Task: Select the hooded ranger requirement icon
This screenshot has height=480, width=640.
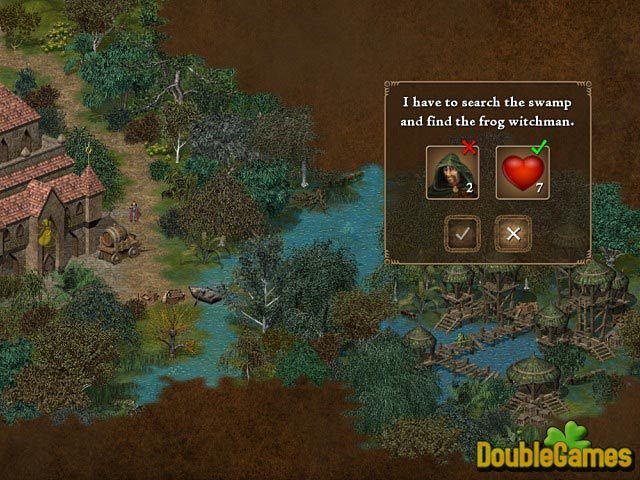Action: tap(452, 172)
